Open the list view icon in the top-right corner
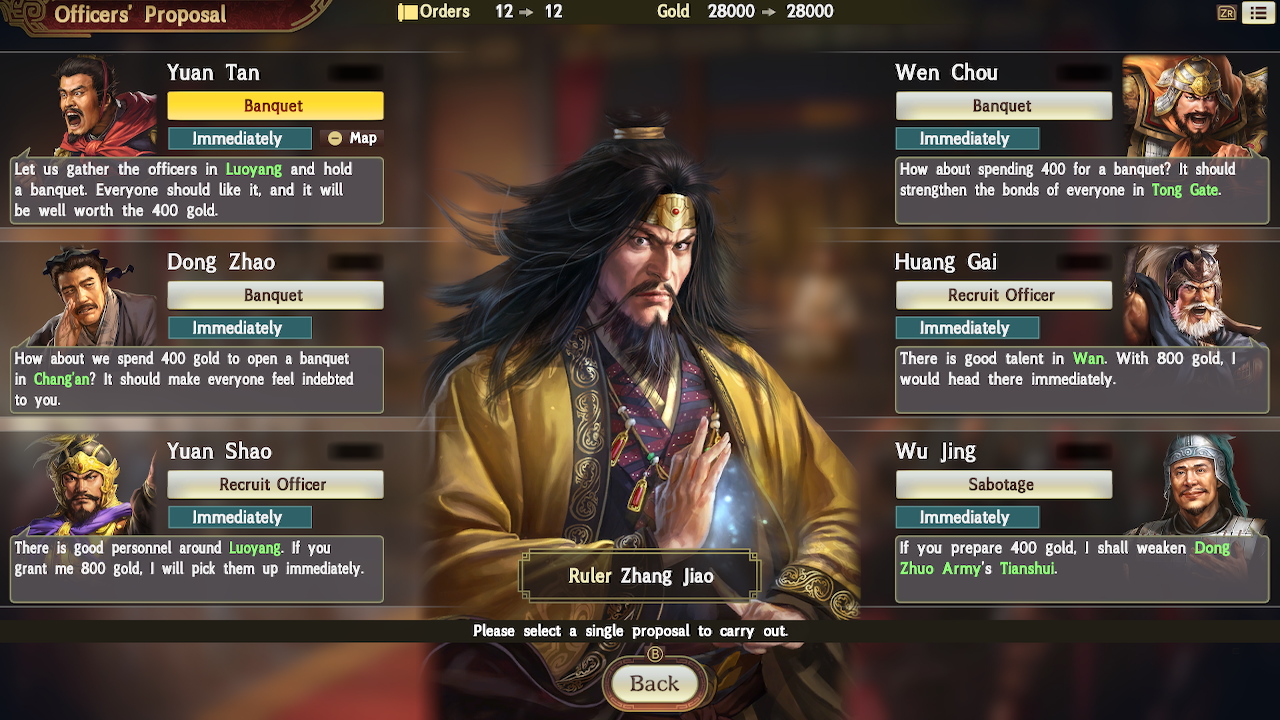The height and width of the screenshot is (720, 1280). click(1259, 12)
